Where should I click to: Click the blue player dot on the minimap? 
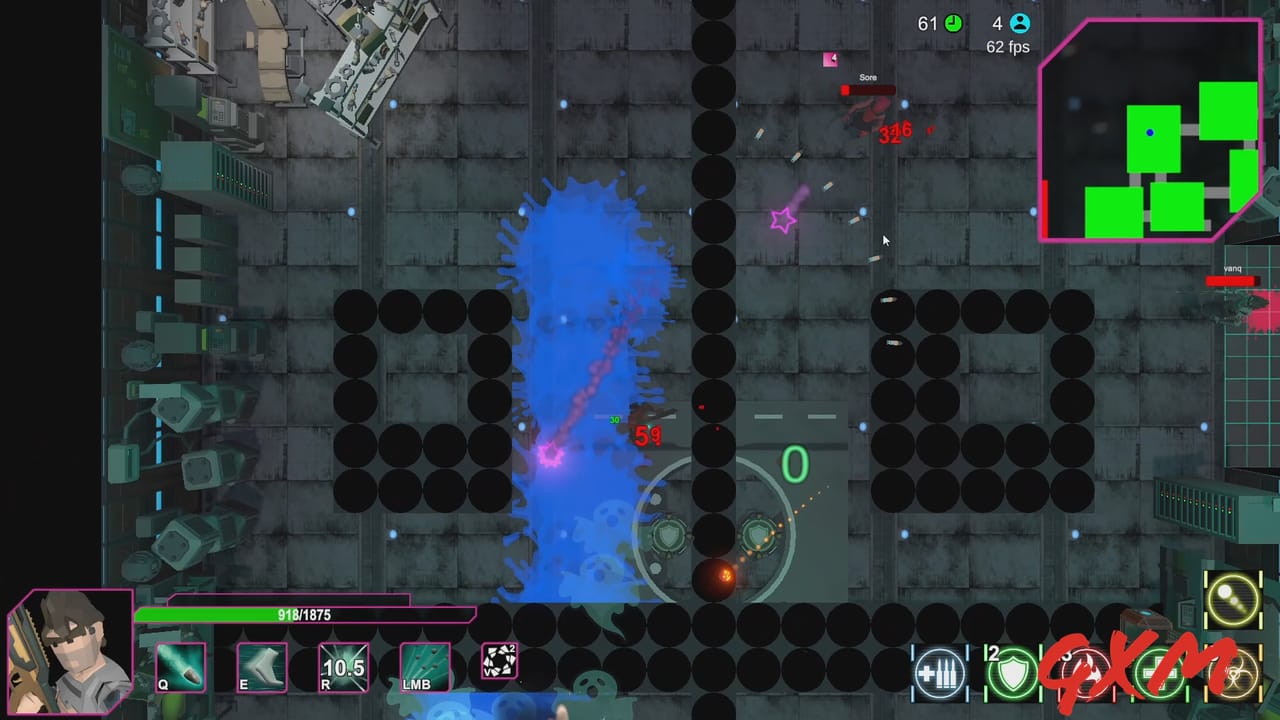coord(1149,132)
